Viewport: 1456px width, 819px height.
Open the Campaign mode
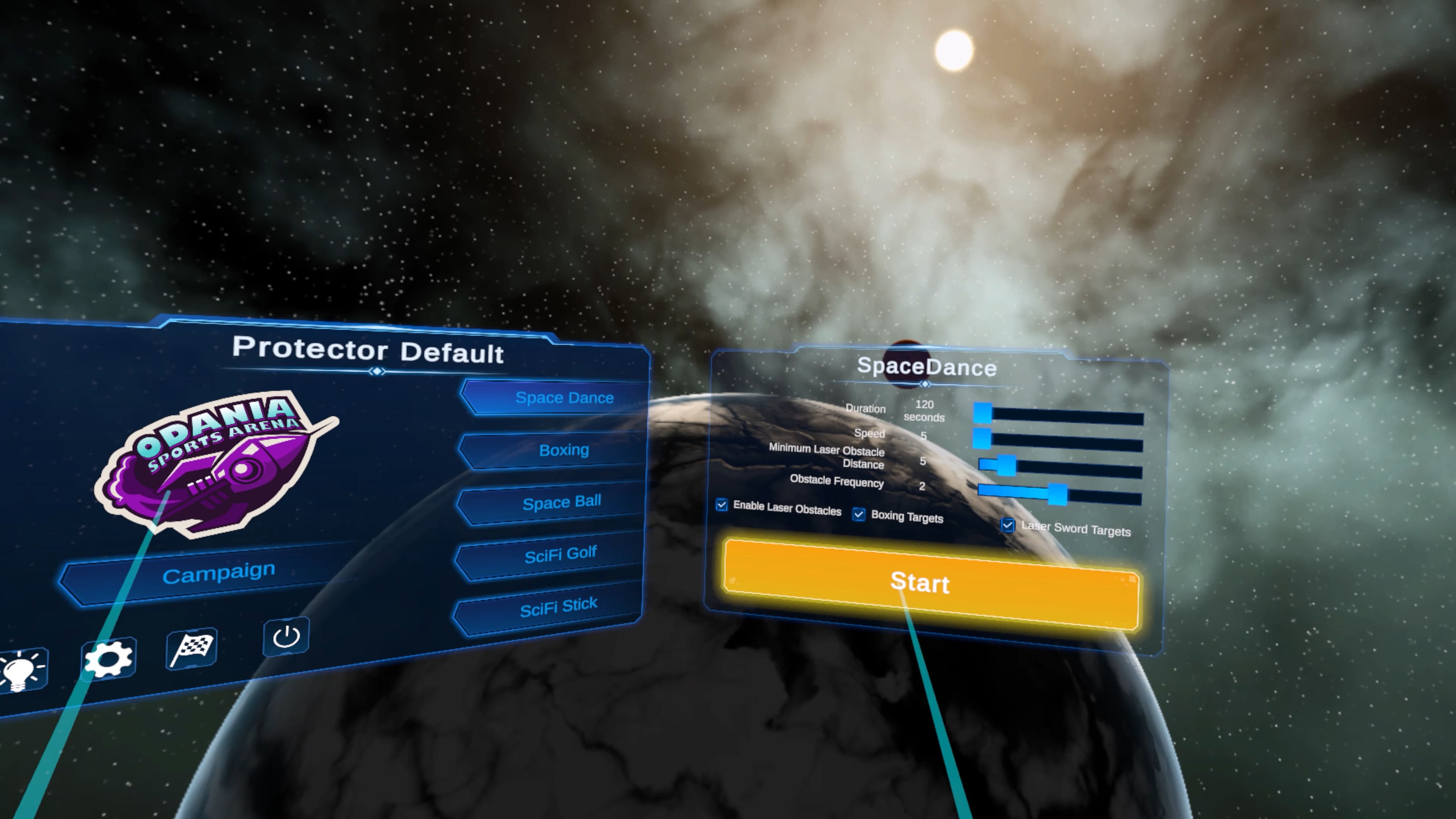click(219, 571)
